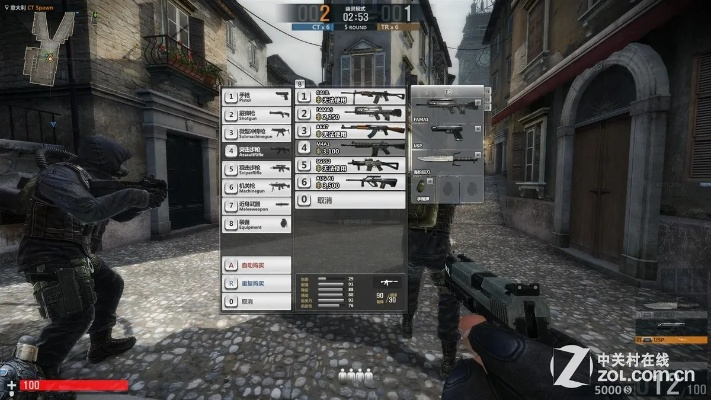Select the AssaultRifle category
Screen dimensions: 711x400
(x=257, y=151)
